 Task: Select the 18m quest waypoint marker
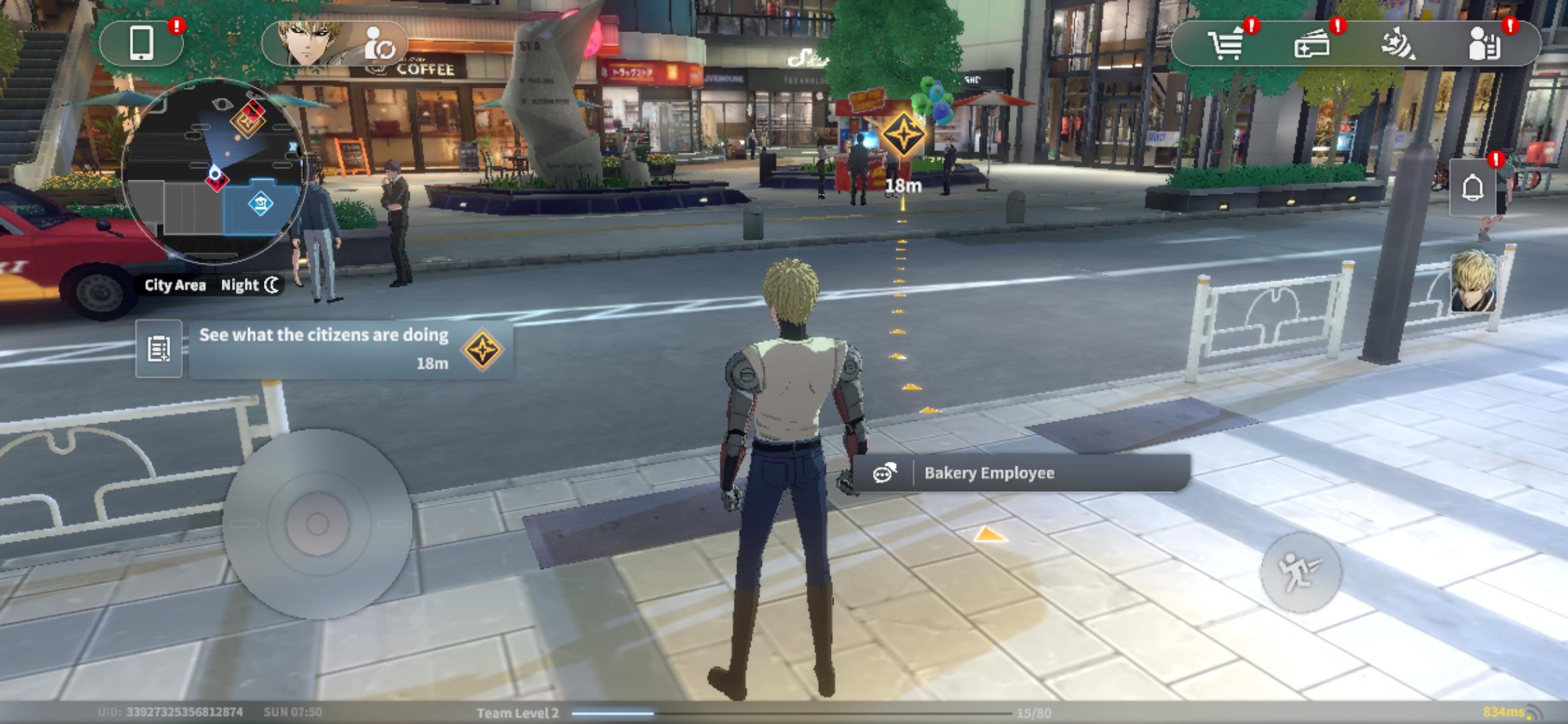(903, 135)
